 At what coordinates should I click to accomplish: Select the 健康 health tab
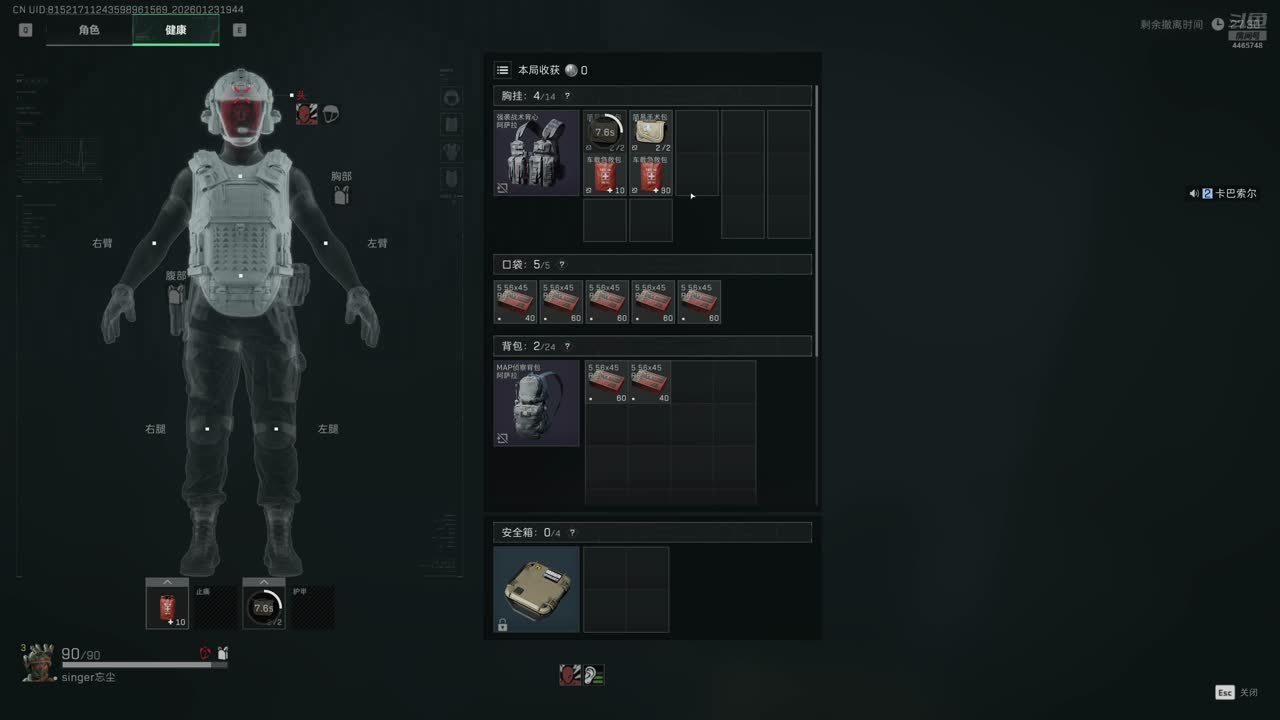[176, 30]
